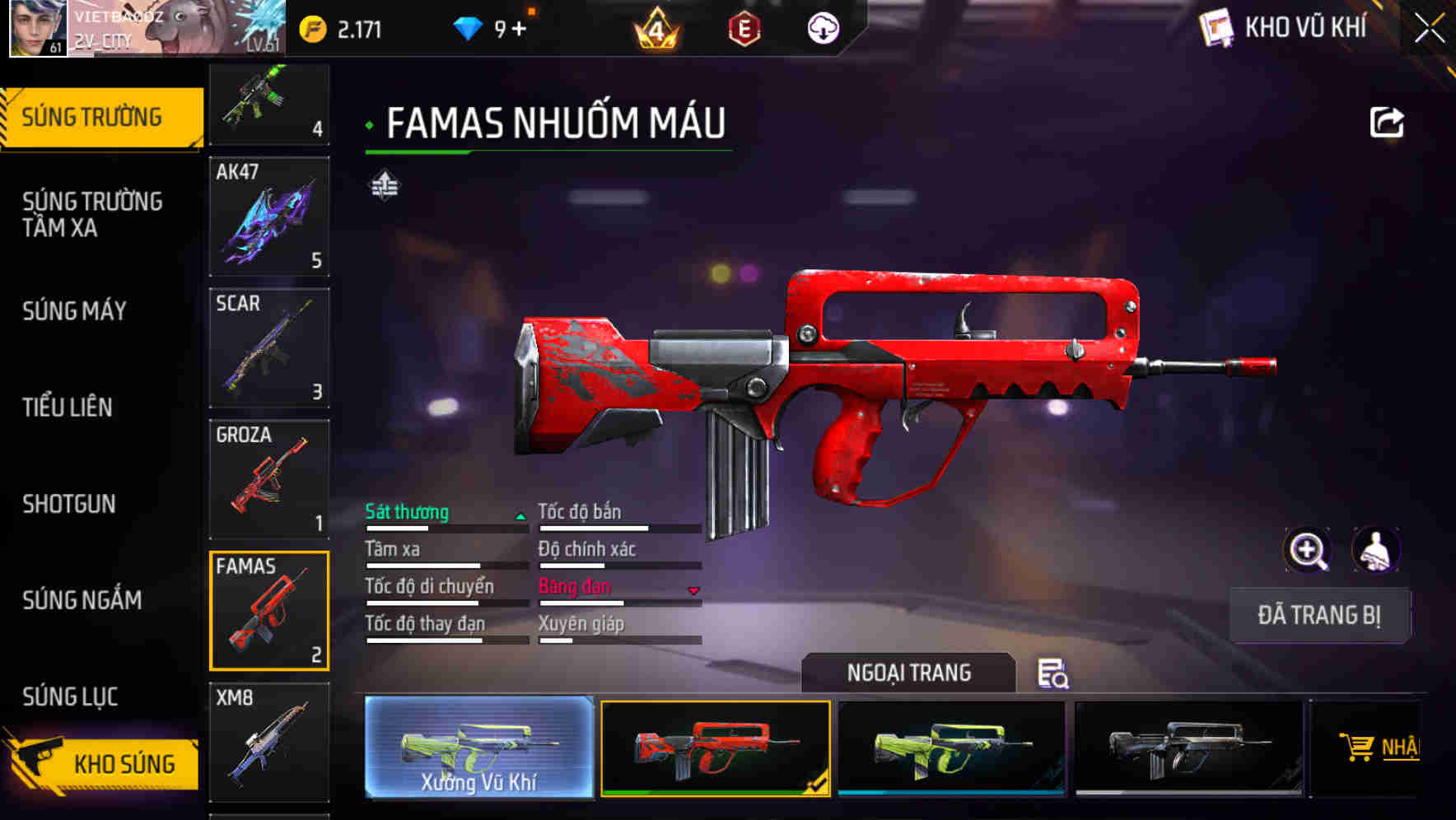The image size is (1456, 820).
Task: Close the weapon armory screen
Action: click(1430, 29)
